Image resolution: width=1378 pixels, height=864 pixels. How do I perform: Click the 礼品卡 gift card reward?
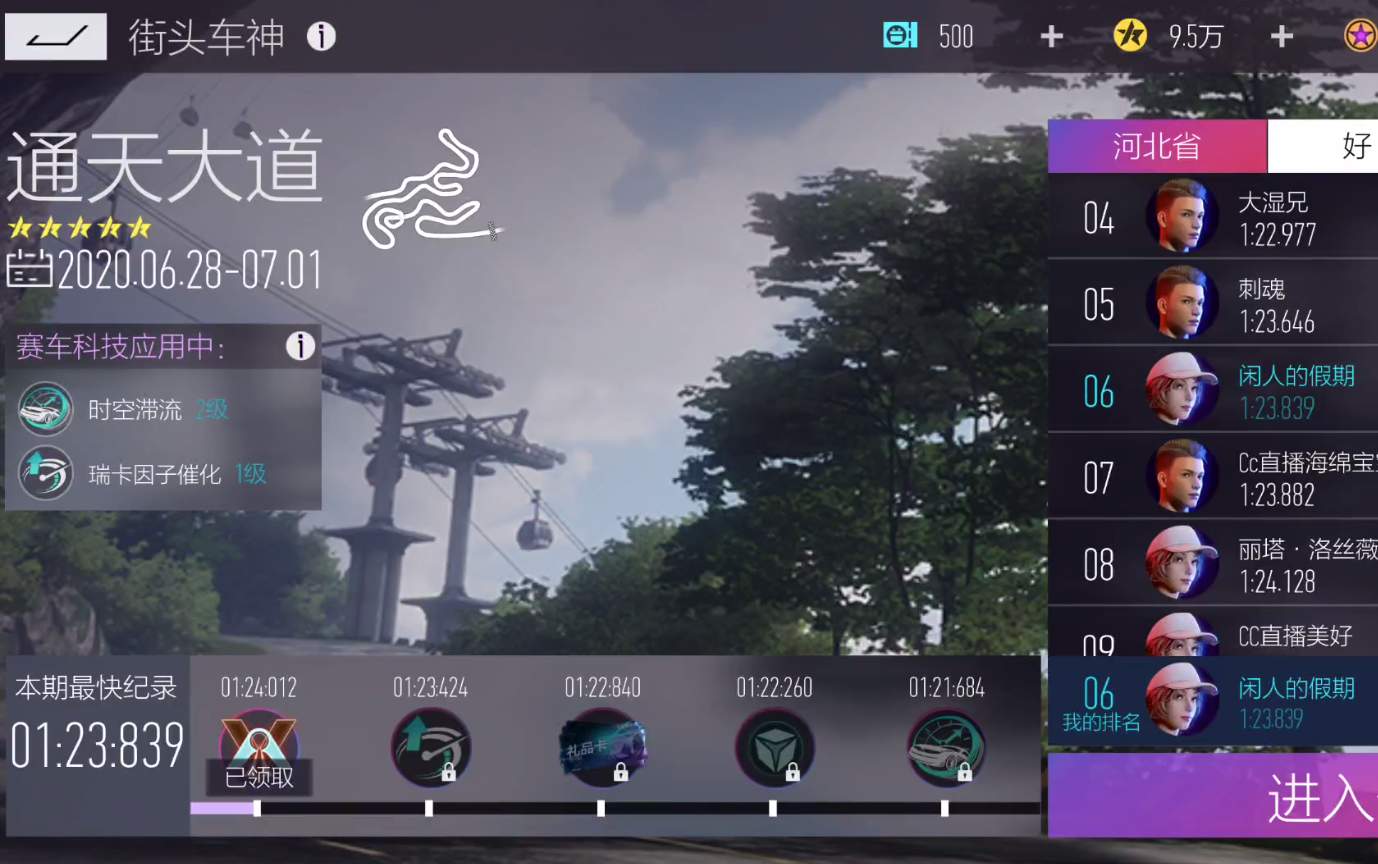coord(601,745)
